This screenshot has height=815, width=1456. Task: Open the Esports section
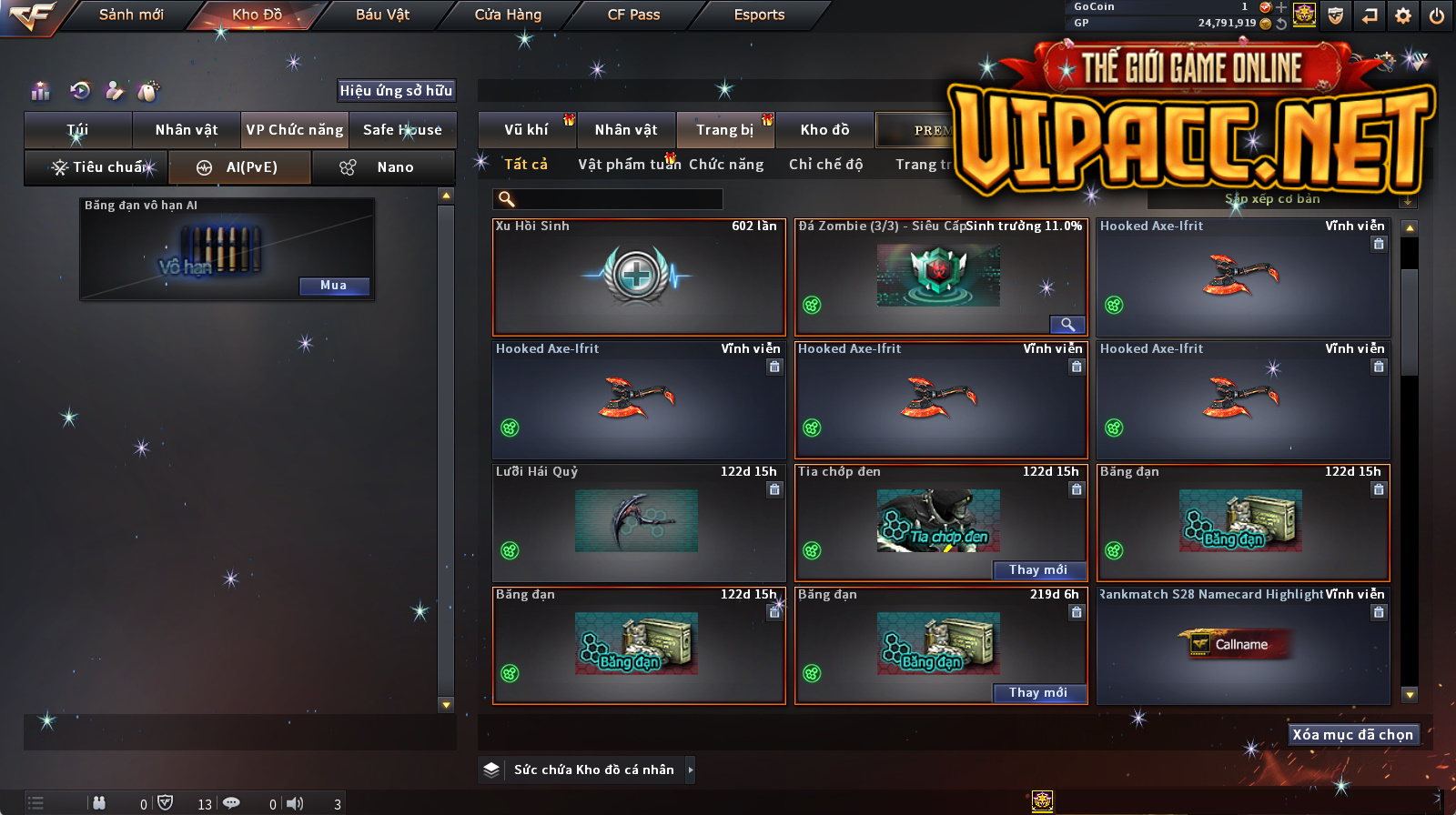click(x=759, y=15)
